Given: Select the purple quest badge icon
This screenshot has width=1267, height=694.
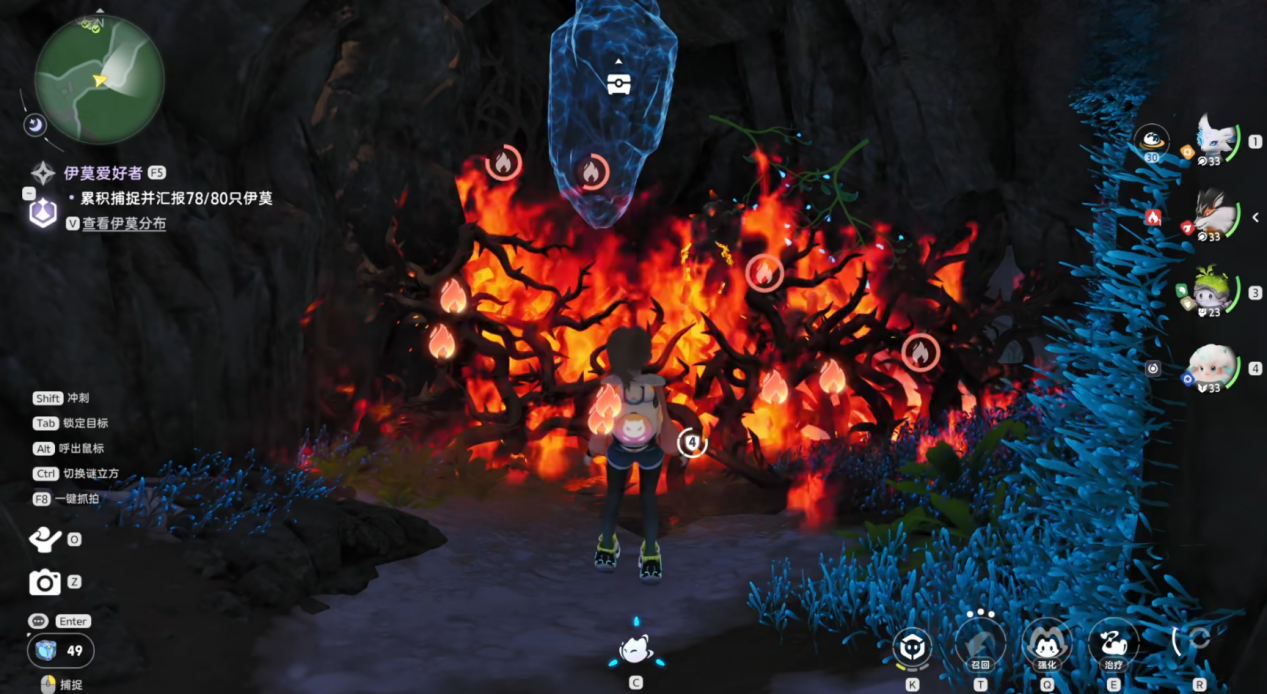Looking at the screenshot, I should [x=42, y=212].
